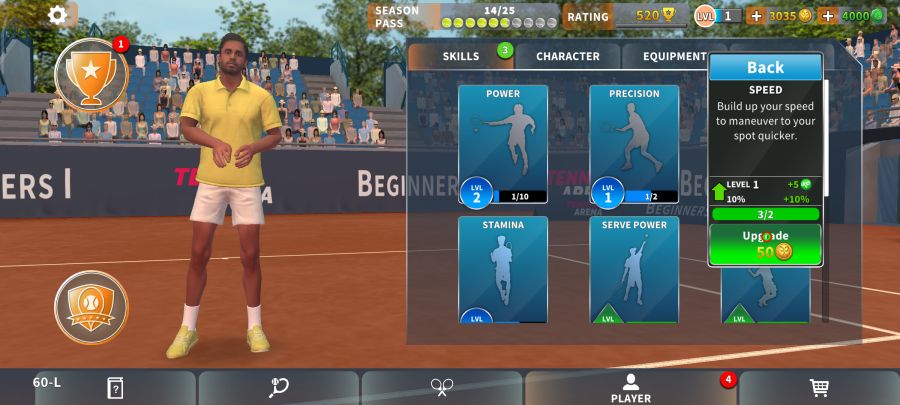
Task: Add more green gems with plus button
Action: 827,16
